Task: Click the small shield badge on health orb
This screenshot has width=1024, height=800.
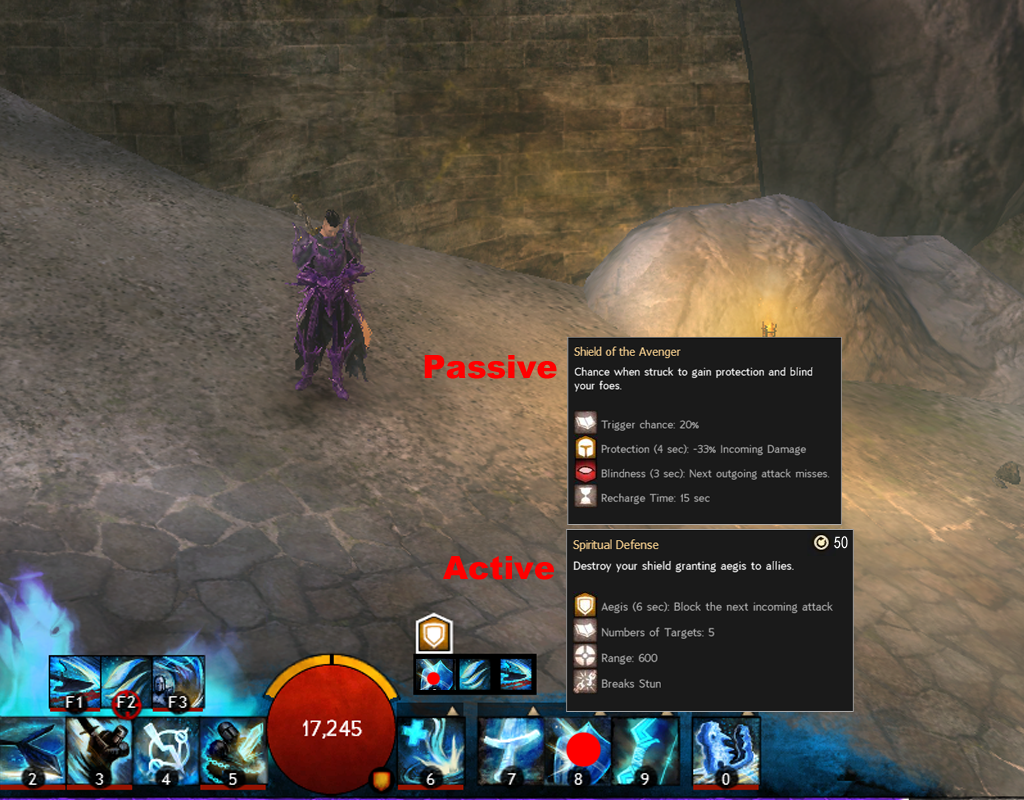Action: 381,778
